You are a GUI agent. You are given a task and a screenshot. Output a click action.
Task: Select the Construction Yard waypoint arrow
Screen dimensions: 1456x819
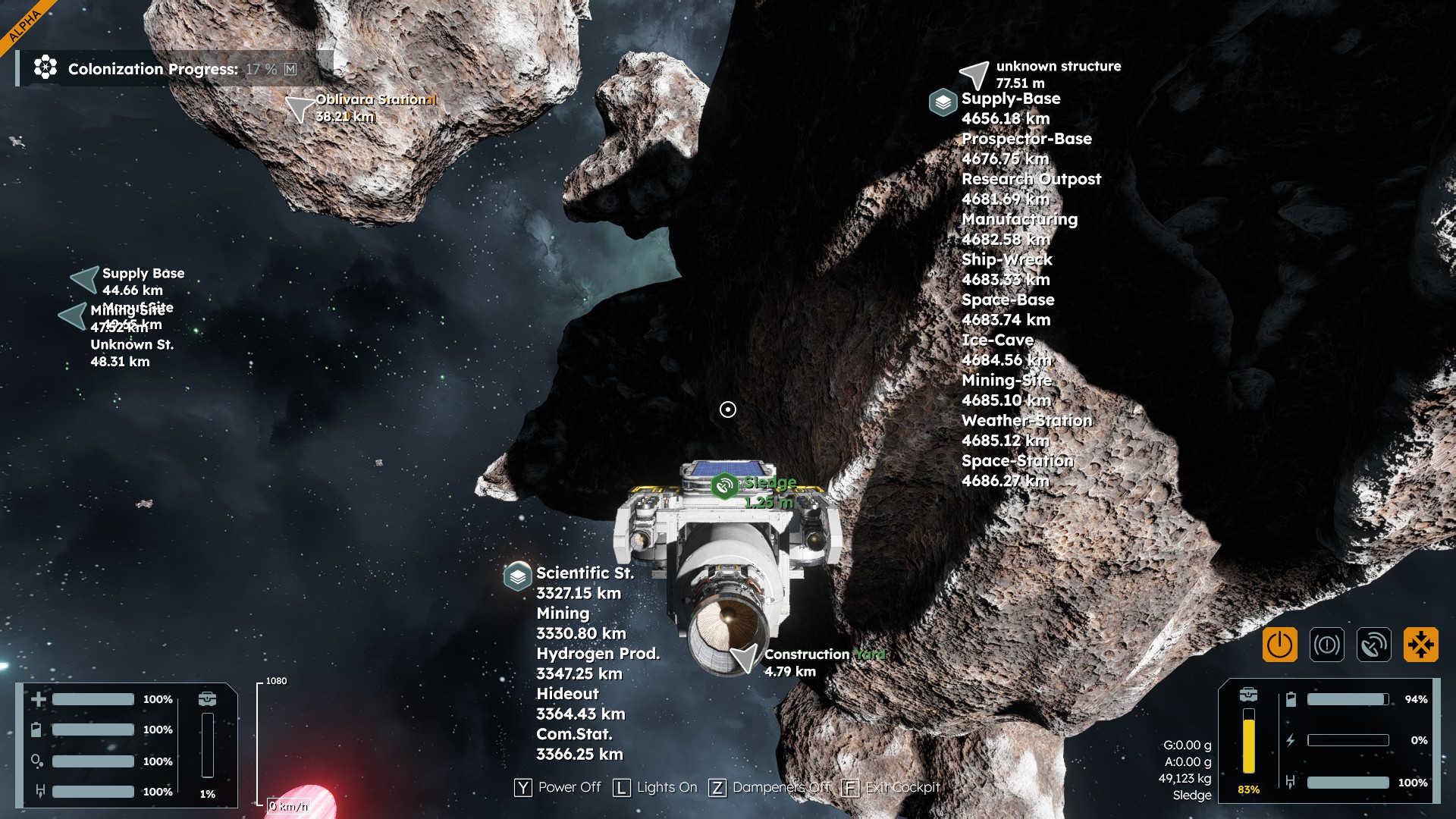(x=745, y=657)
